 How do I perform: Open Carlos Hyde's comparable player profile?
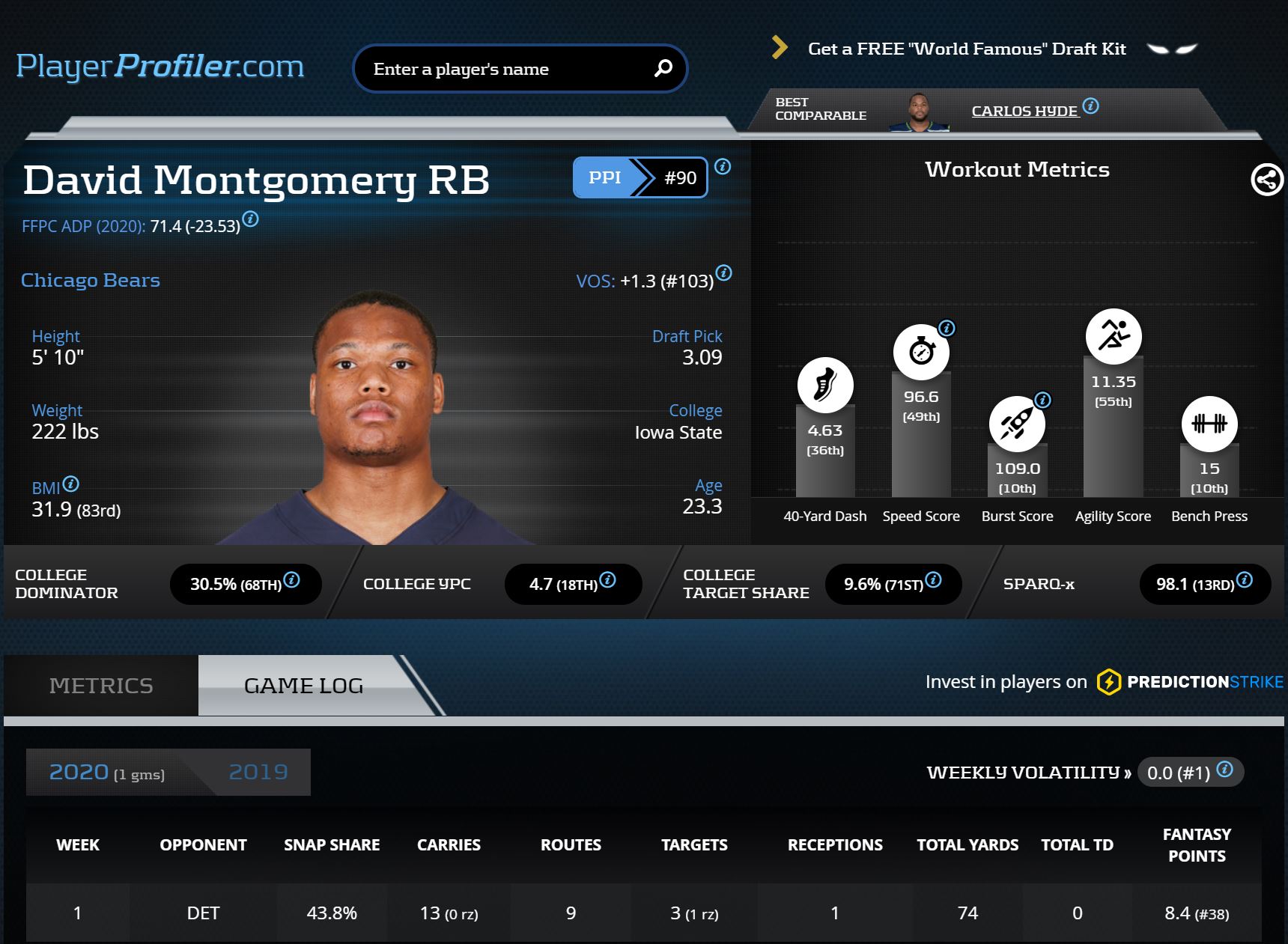[1024, 112]
